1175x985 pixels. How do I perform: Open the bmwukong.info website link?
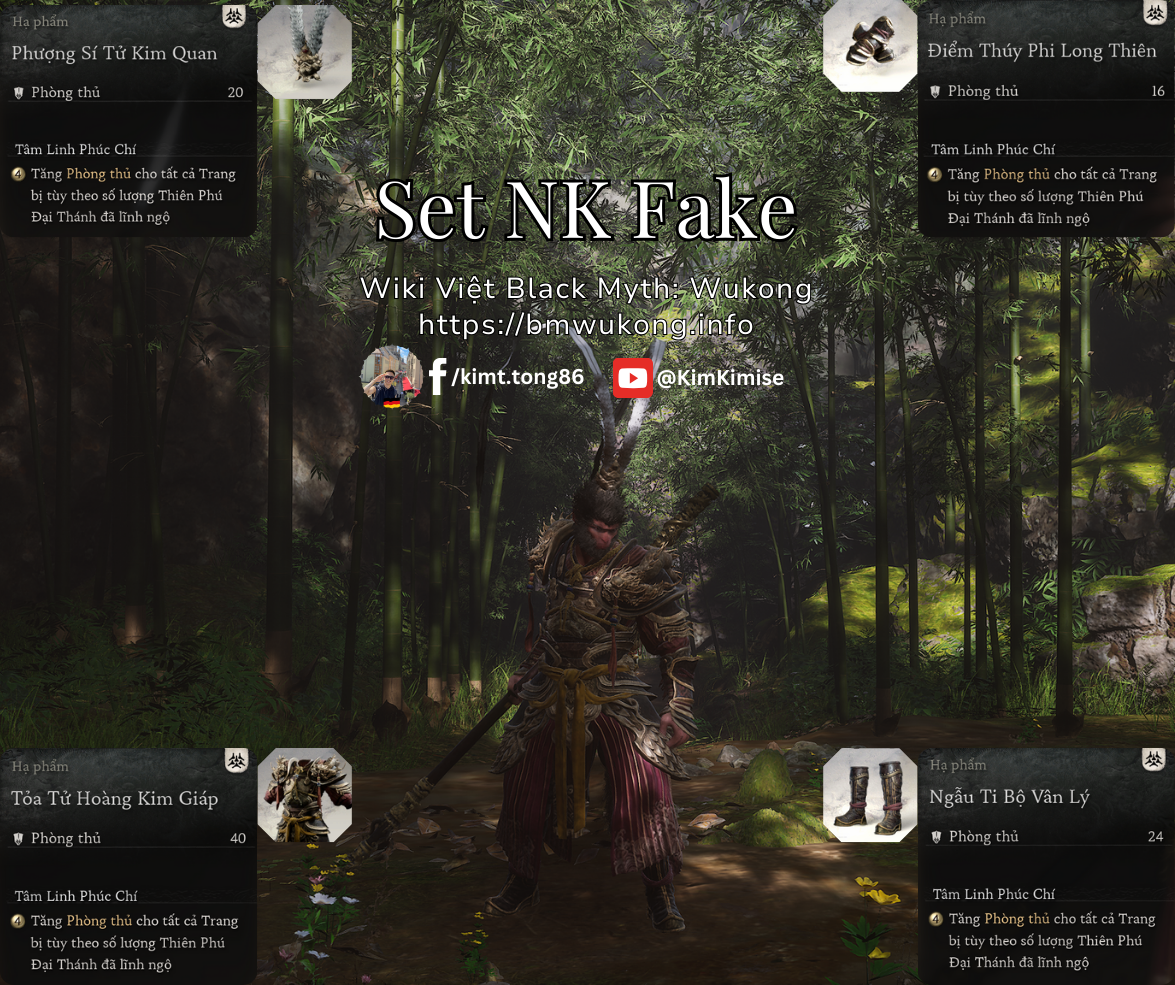click(586, 325)
